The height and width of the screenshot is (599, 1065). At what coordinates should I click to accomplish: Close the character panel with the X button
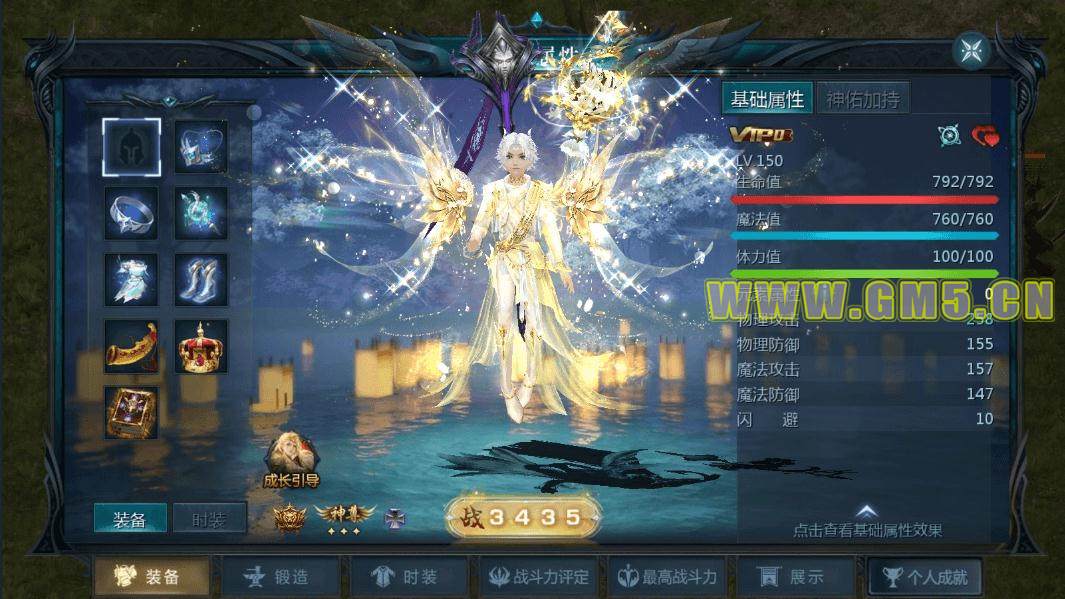(x=970, y=50)
